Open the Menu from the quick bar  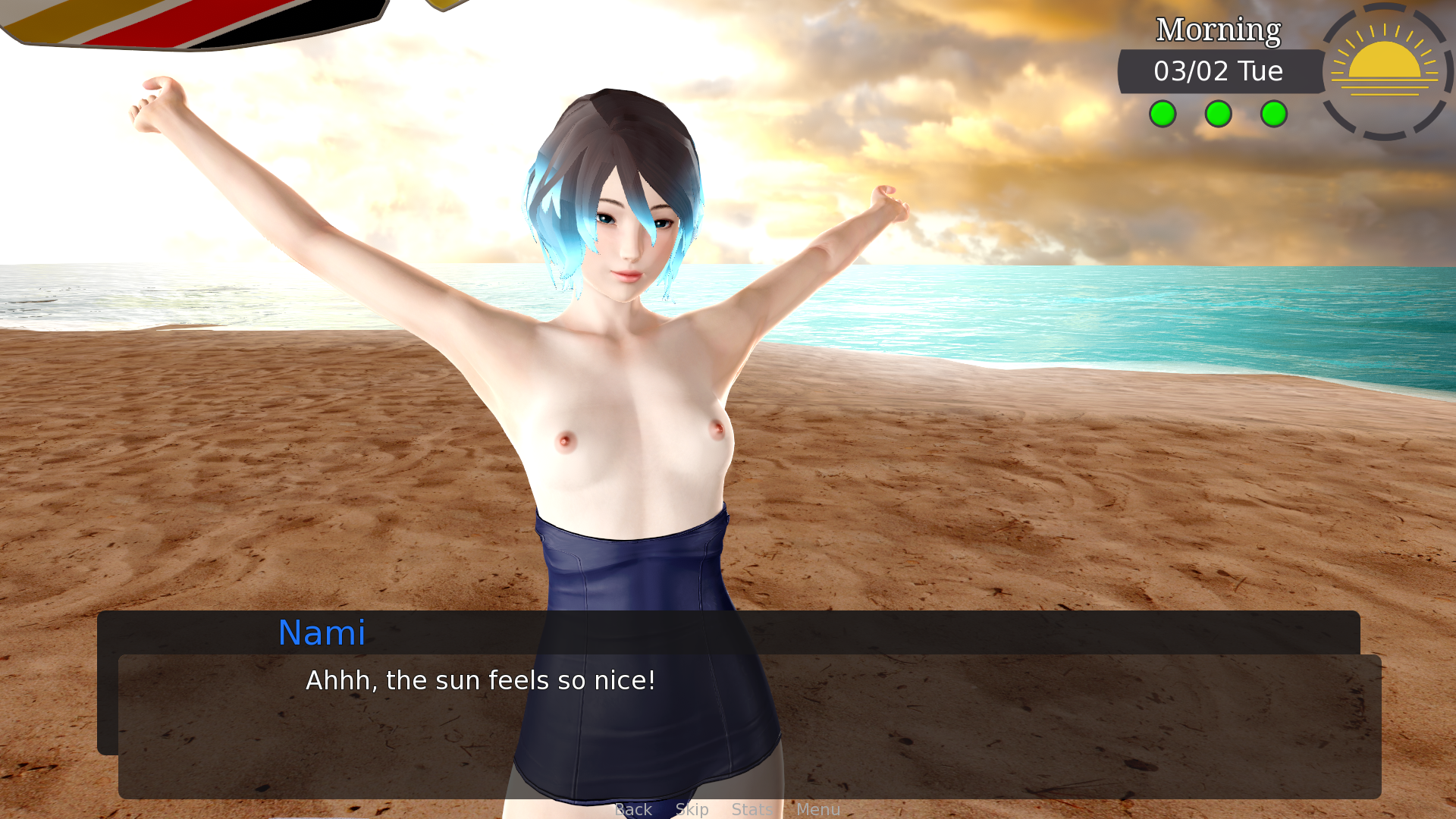[x=817, y=810]
